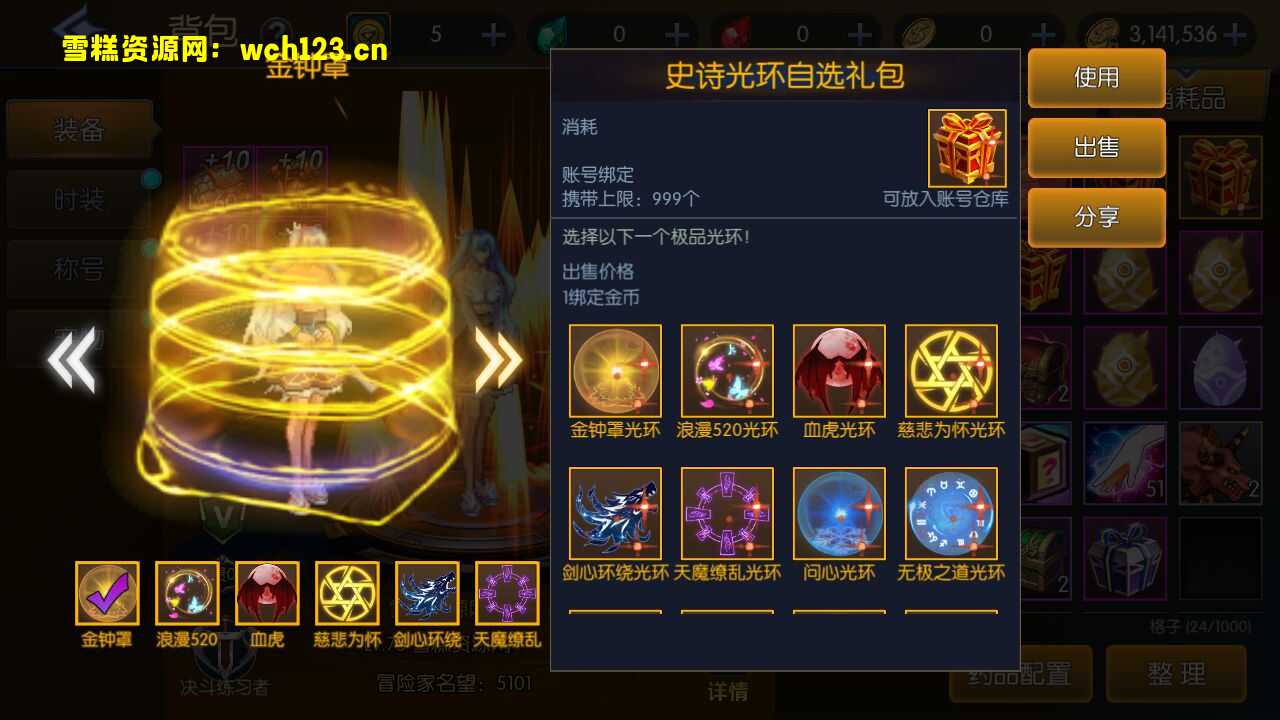Click the red gift box item icon
Screen dimensions: 1280x720
point(966,148)
